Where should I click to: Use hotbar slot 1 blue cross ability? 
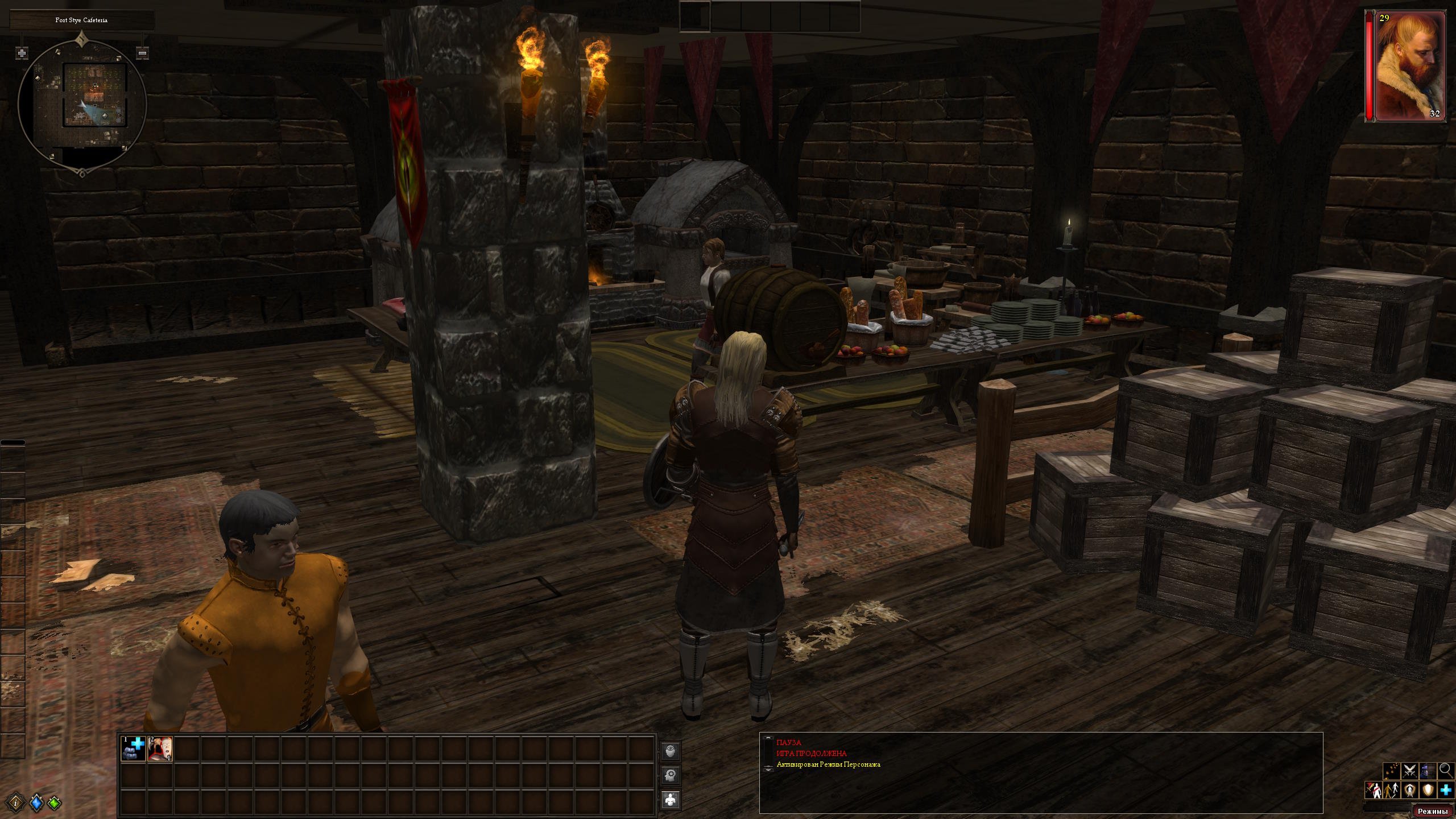(x=133, y=749)
